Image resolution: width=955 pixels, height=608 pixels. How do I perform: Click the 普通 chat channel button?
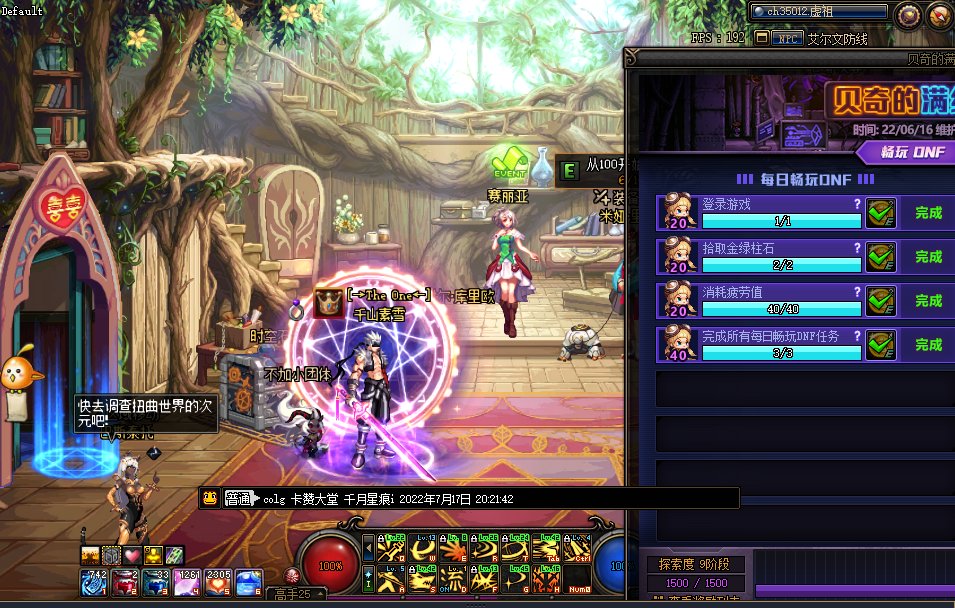(x=237, y=498)
